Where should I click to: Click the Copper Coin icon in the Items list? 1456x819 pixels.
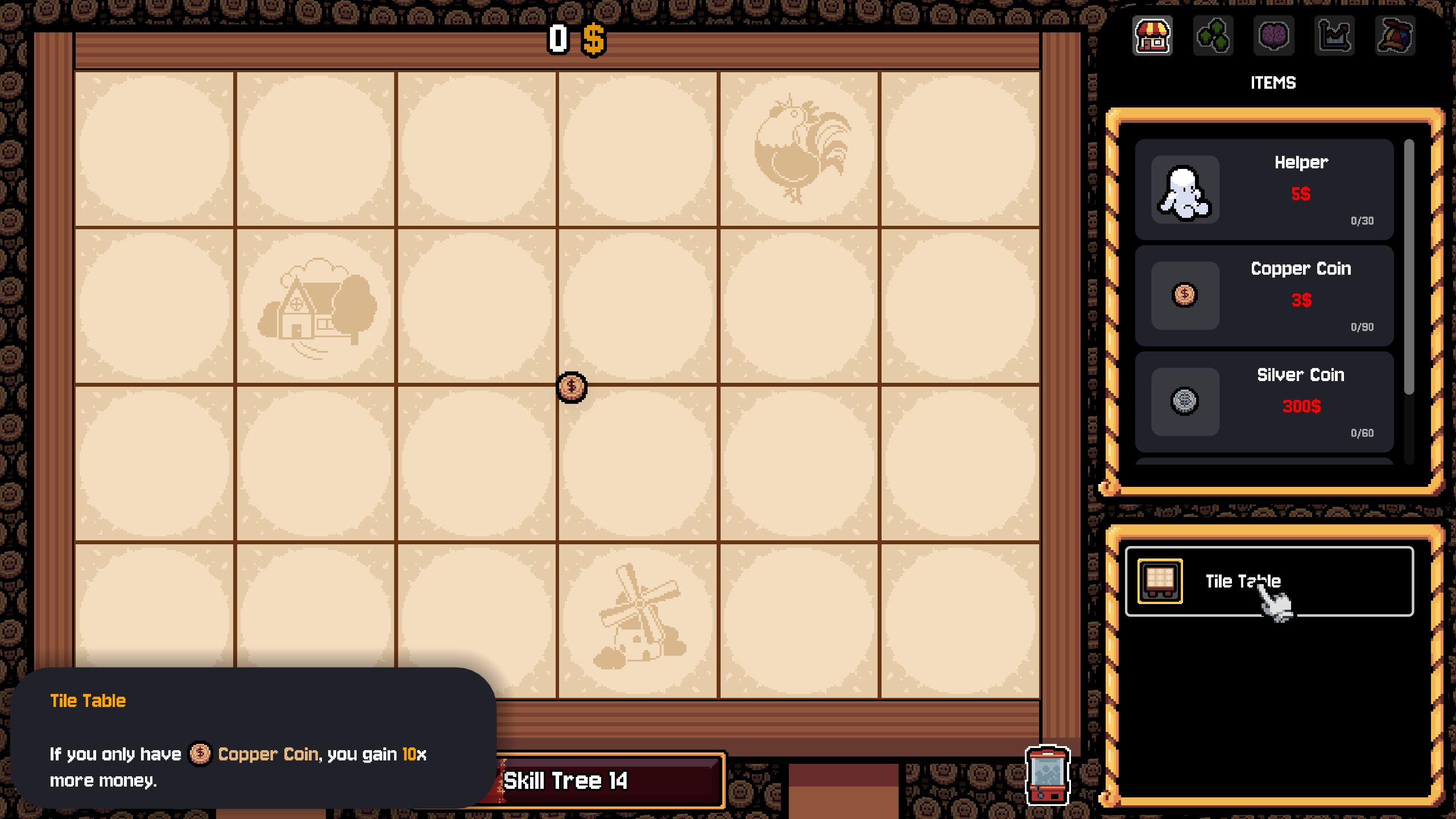point(1184,295)
